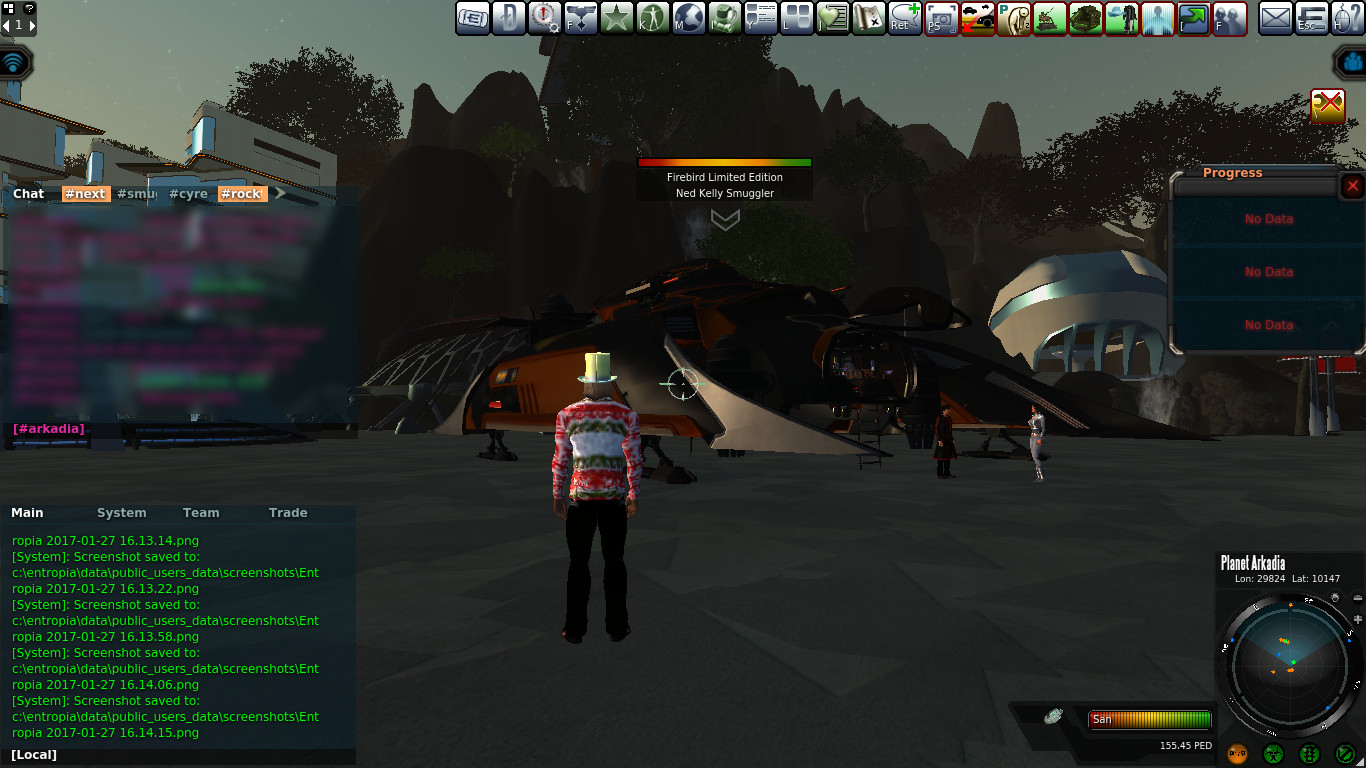Open the star icon in top toolbar
Screen dimensions: 1366x768
(616, 18)
